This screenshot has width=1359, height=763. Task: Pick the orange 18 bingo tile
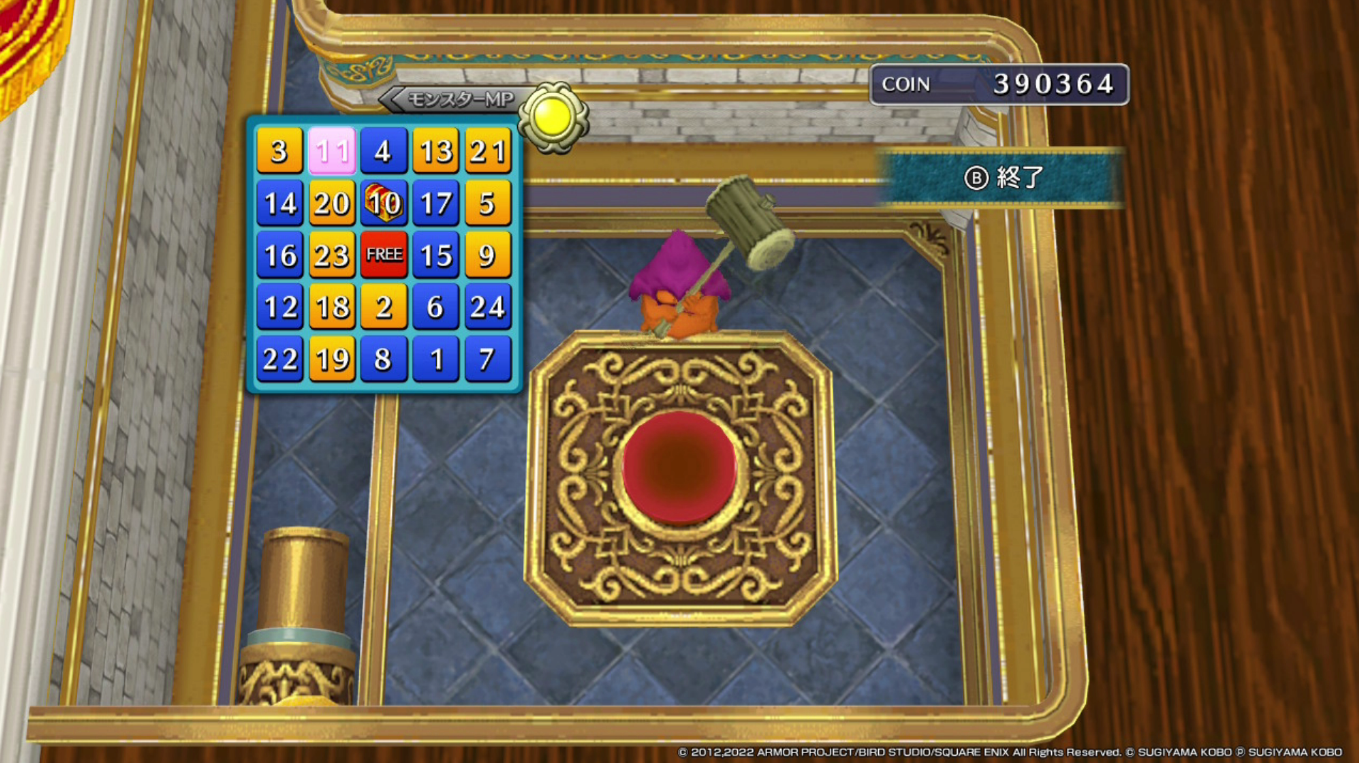click(331, 307)
